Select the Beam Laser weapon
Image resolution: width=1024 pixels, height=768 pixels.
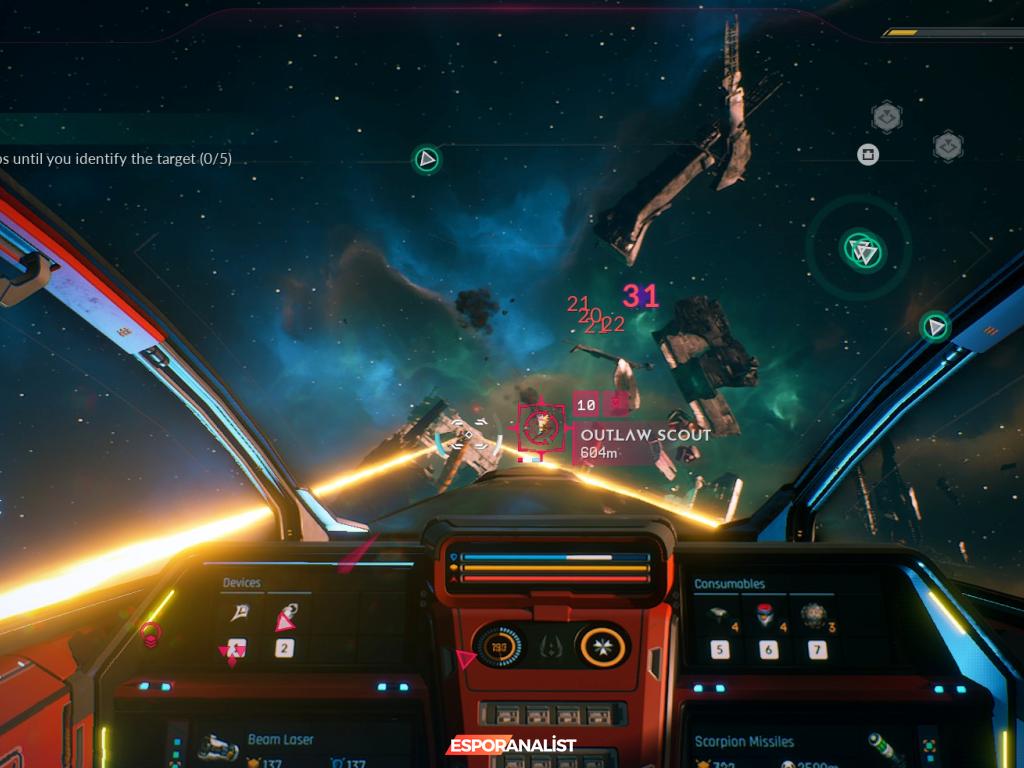coord(280,740)
